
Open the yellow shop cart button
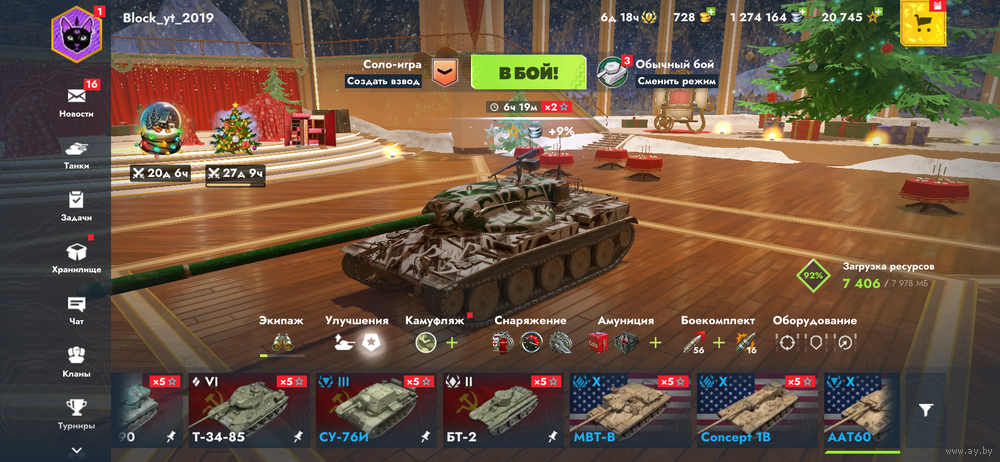pyautogui.click(x=922, y=22)
